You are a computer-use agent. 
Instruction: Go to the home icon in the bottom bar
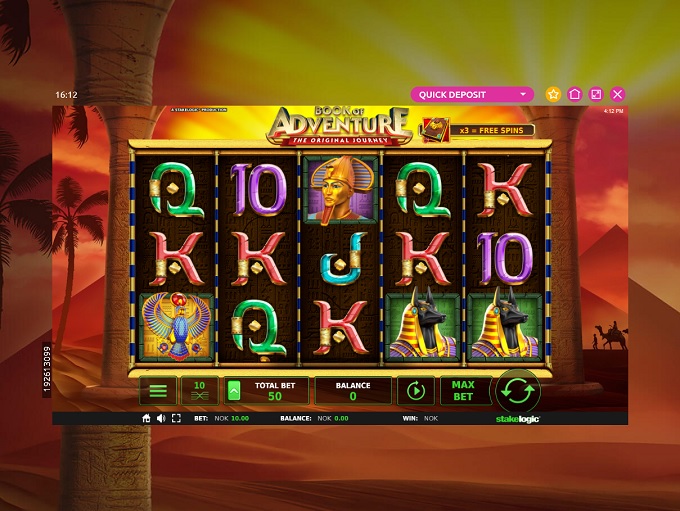coord(146,419)
